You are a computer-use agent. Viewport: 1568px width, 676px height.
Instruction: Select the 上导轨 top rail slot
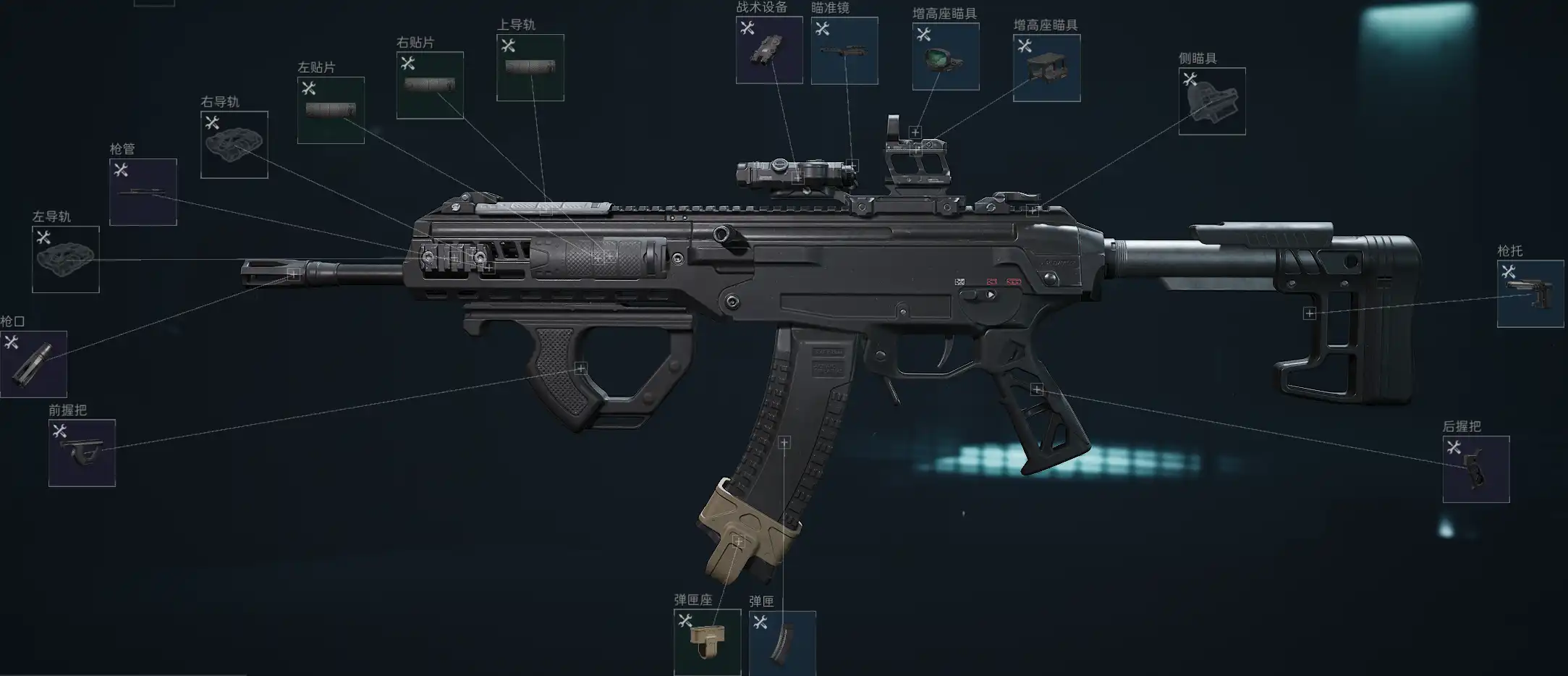(530, 67)
